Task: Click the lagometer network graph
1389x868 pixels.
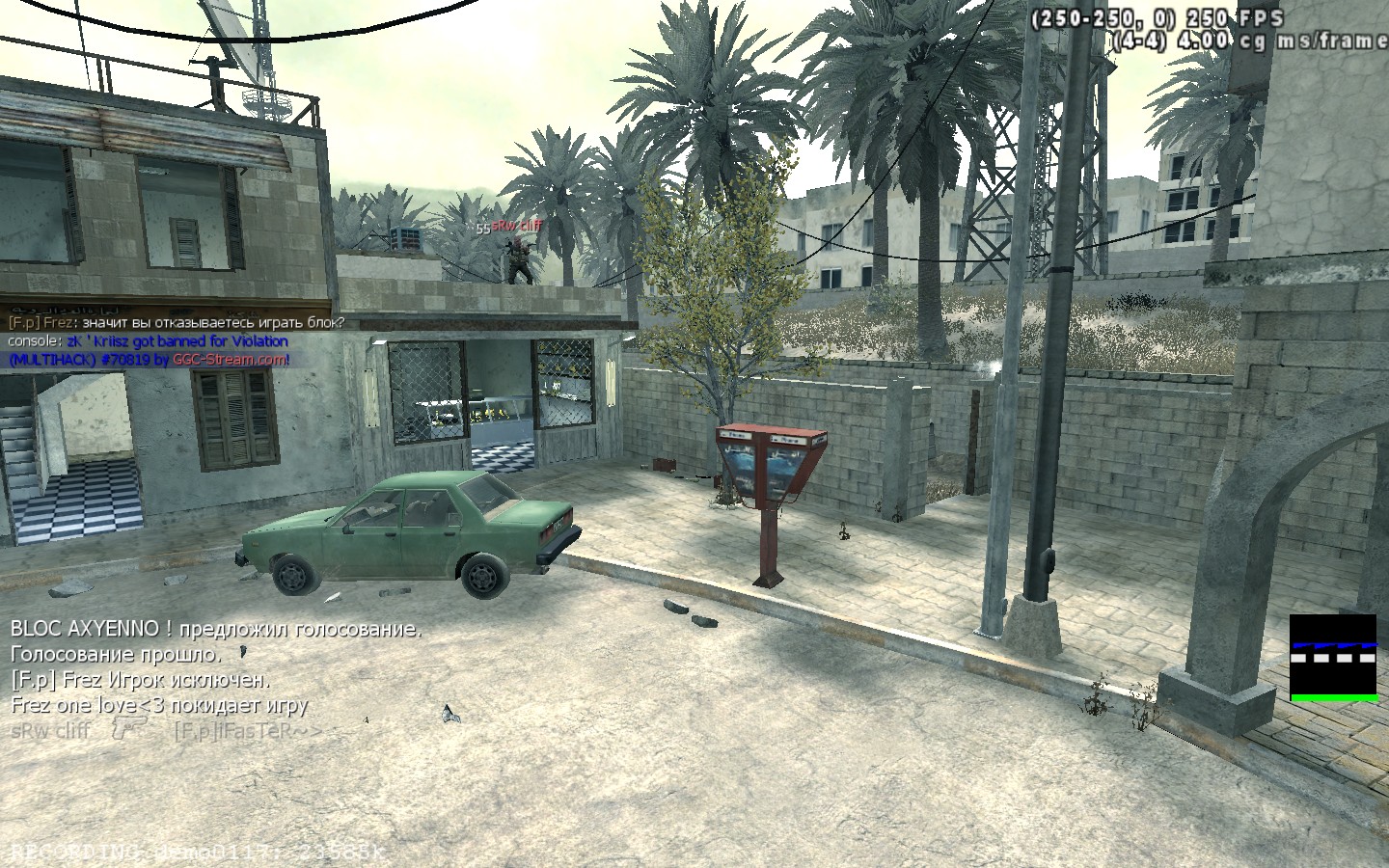Action: tap(1333, 657)
